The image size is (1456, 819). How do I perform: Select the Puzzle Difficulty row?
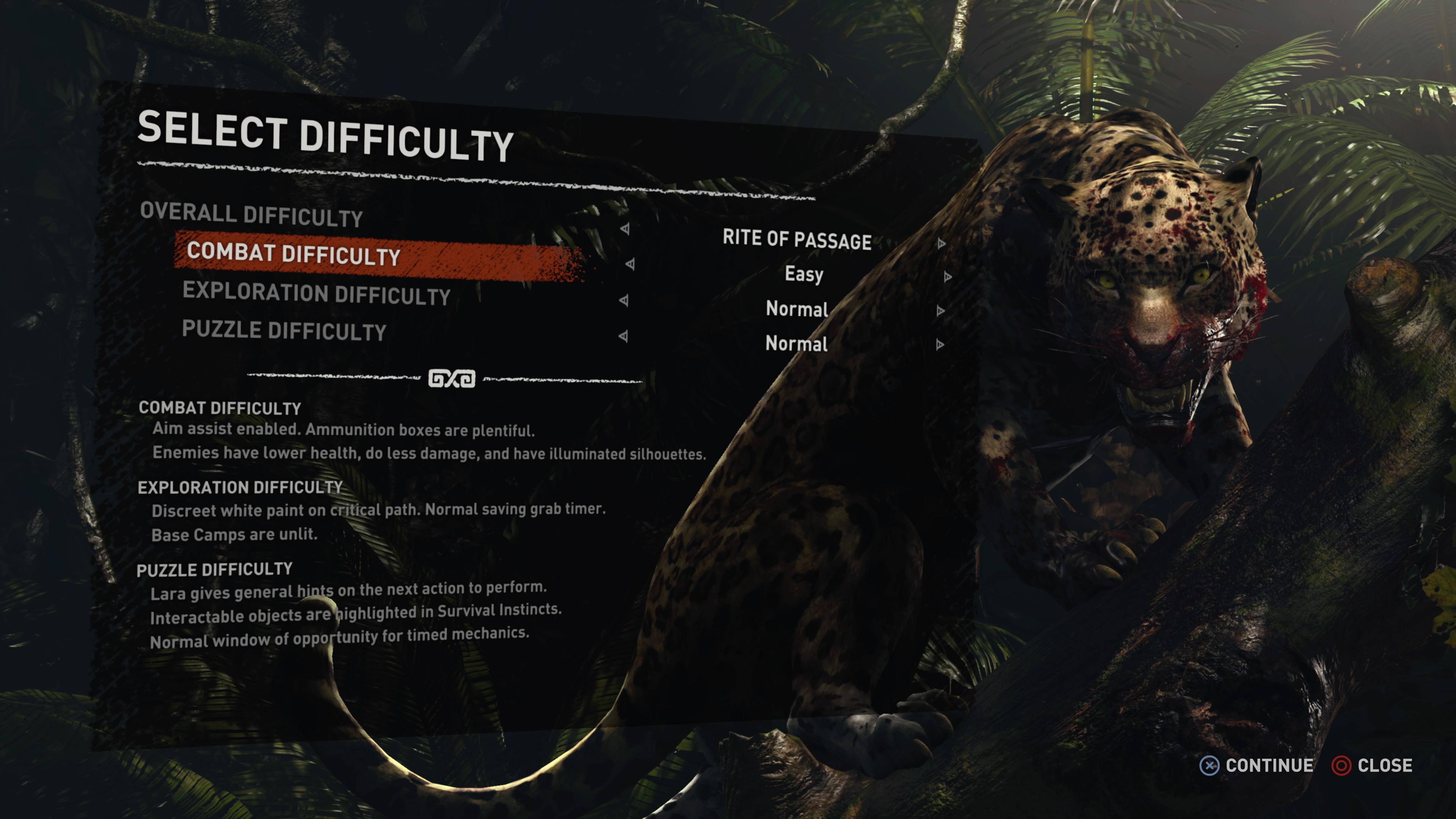(284, 331)
